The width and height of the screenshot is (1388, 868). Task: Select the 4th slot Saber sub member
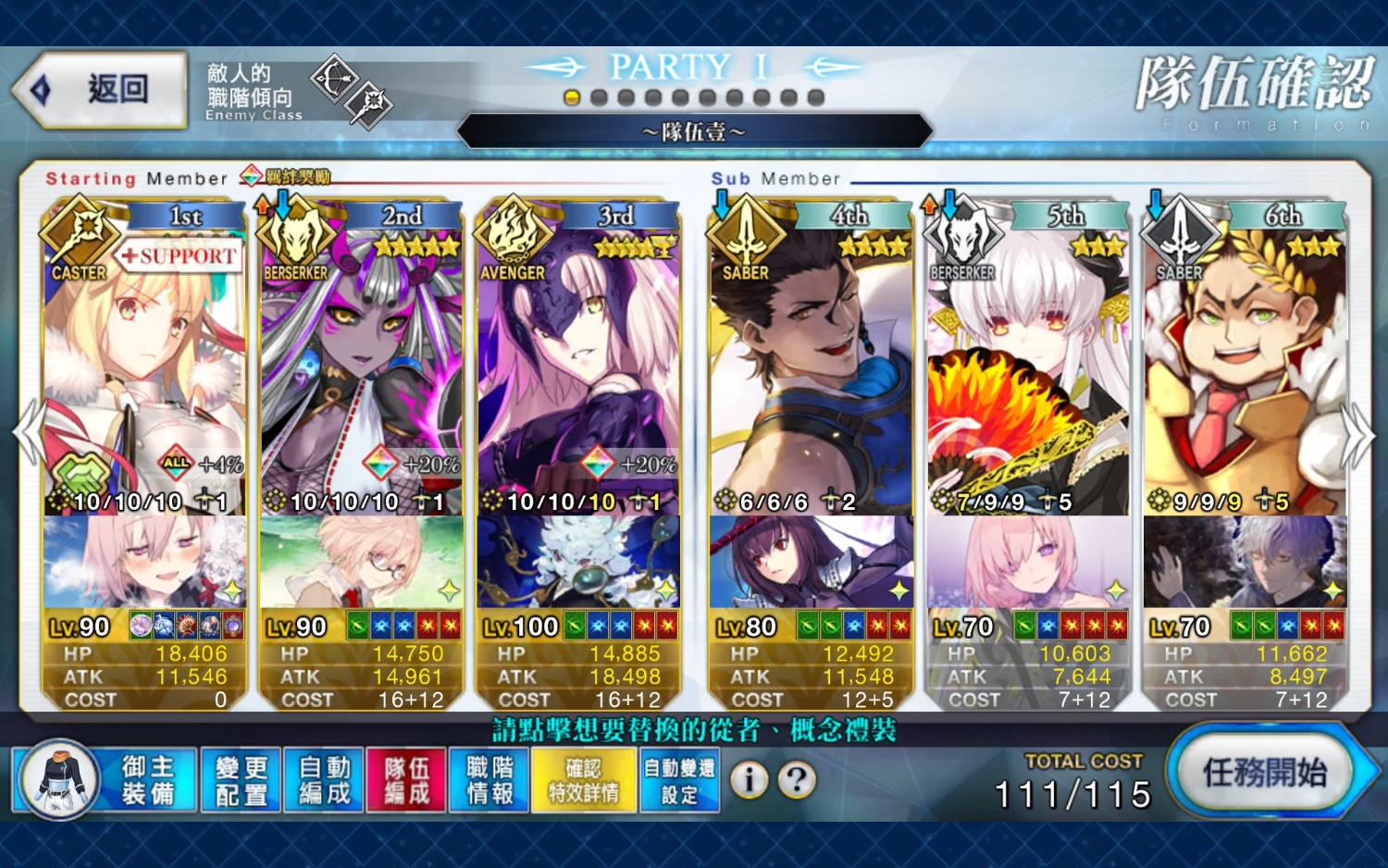click(x=811, y=370)
